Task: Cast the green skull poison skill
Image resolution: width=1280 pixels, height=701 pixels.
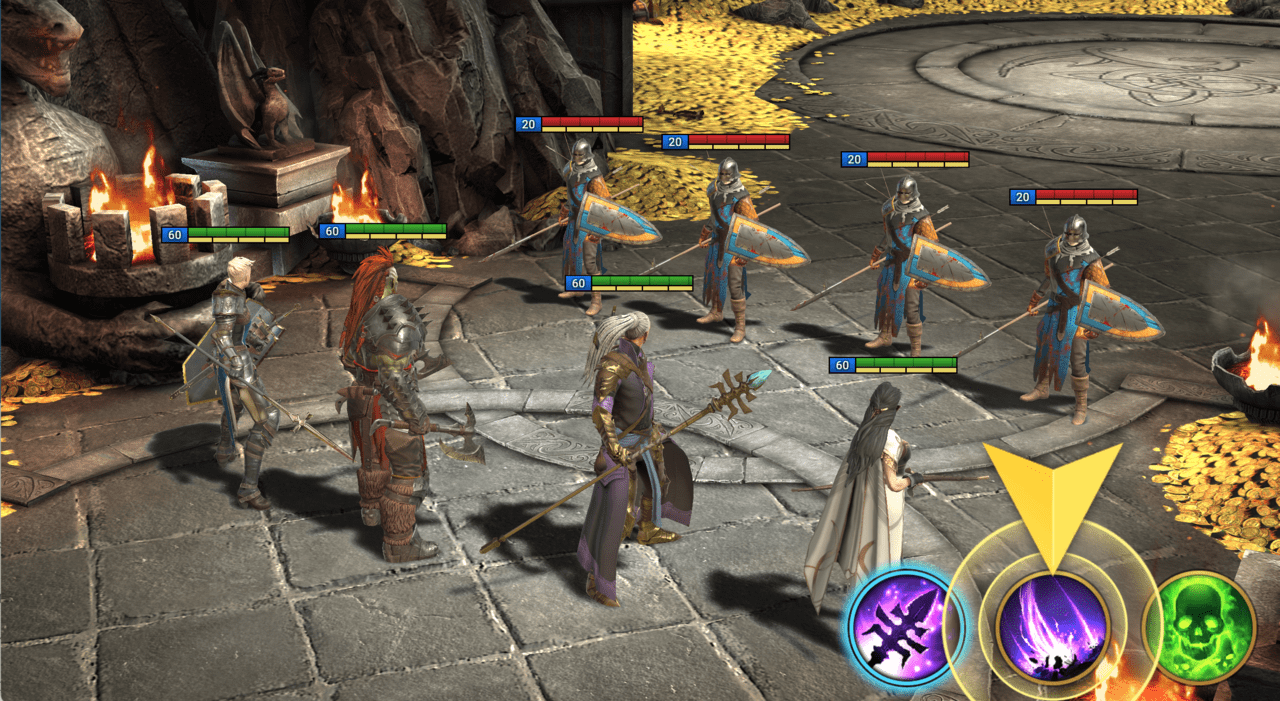Action: [1198, 628]
